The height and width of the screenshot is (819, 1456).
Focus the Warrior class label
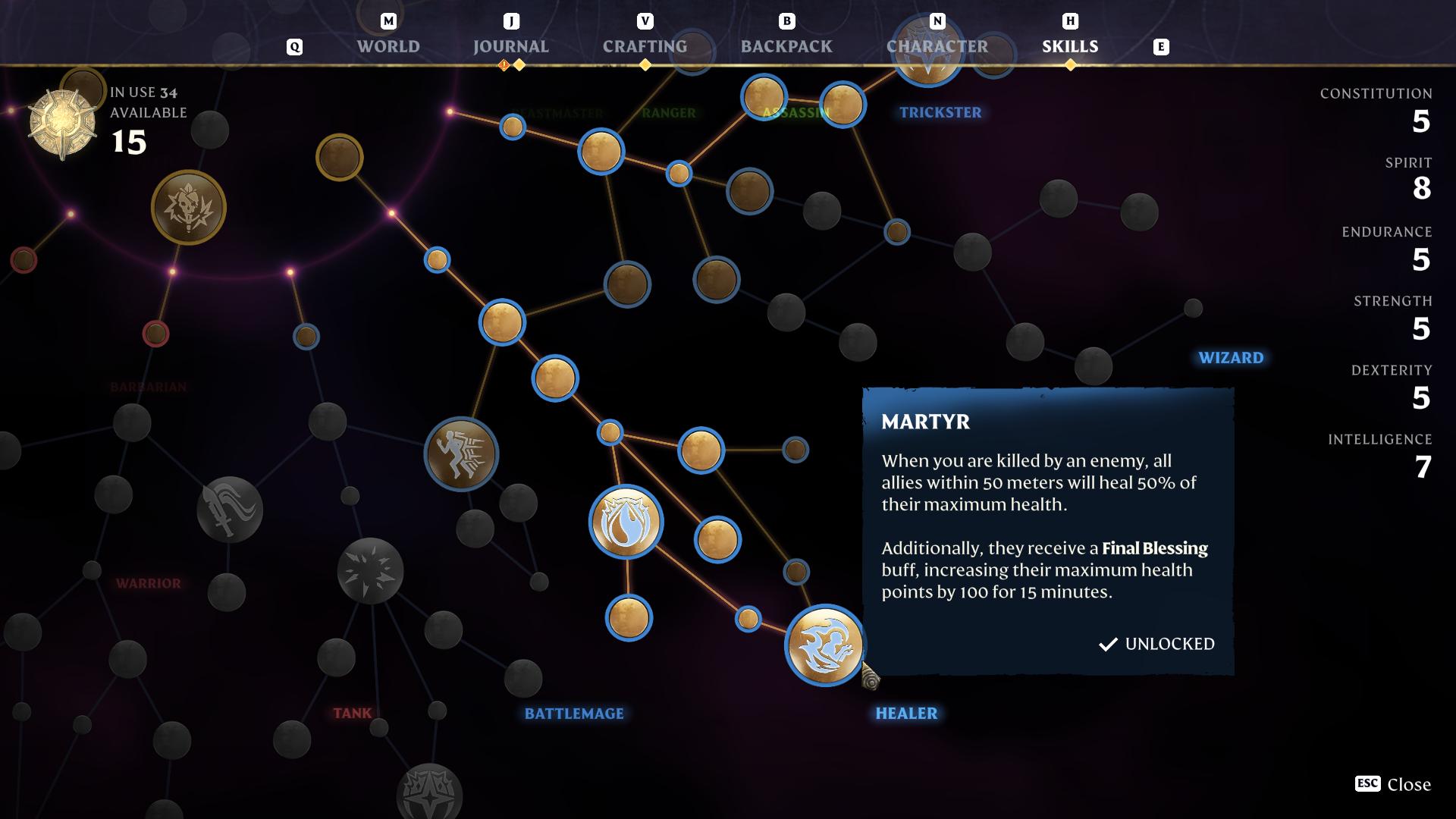pos(149,583)
